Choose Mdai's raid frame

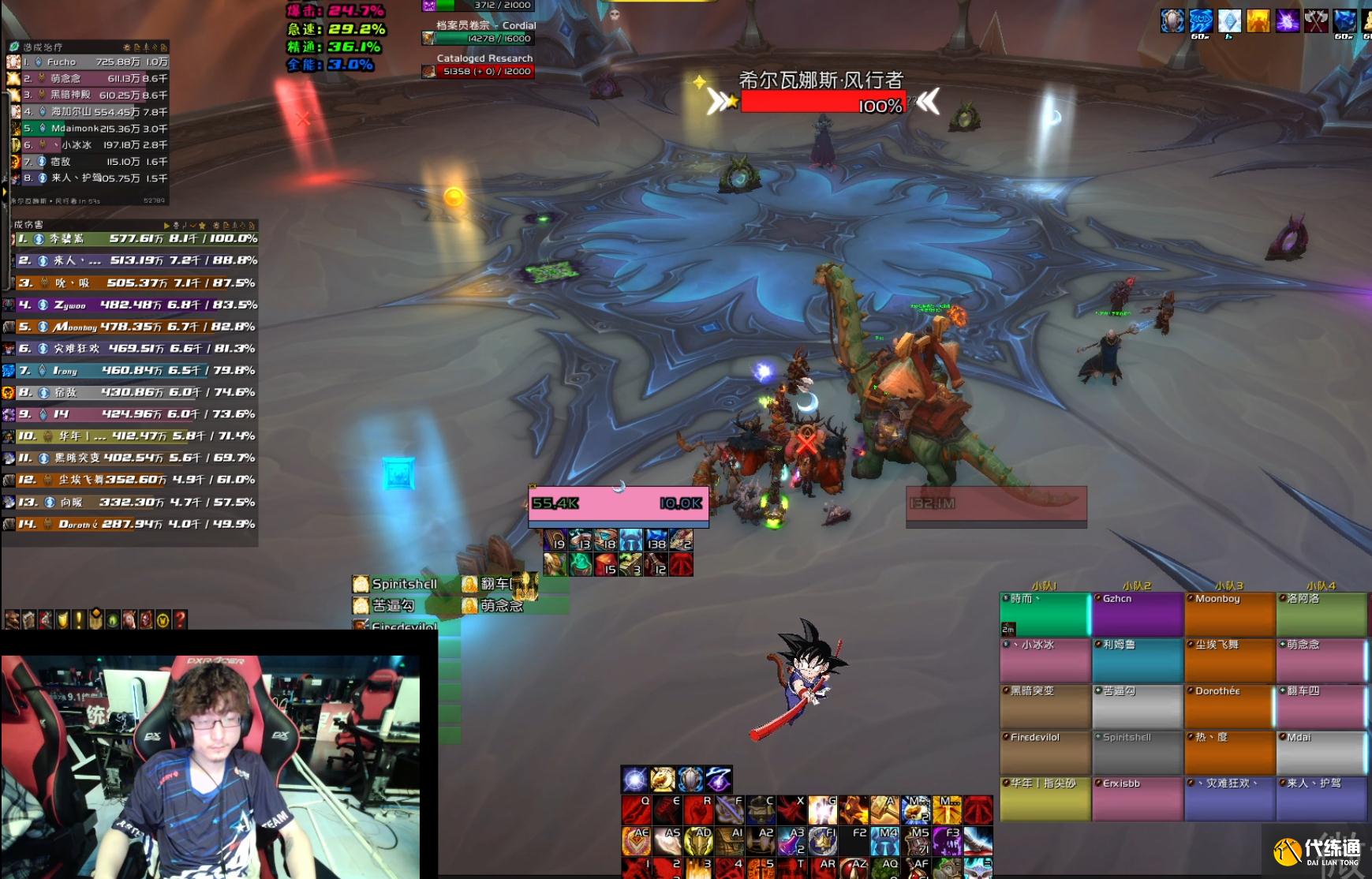(1321, 753)
